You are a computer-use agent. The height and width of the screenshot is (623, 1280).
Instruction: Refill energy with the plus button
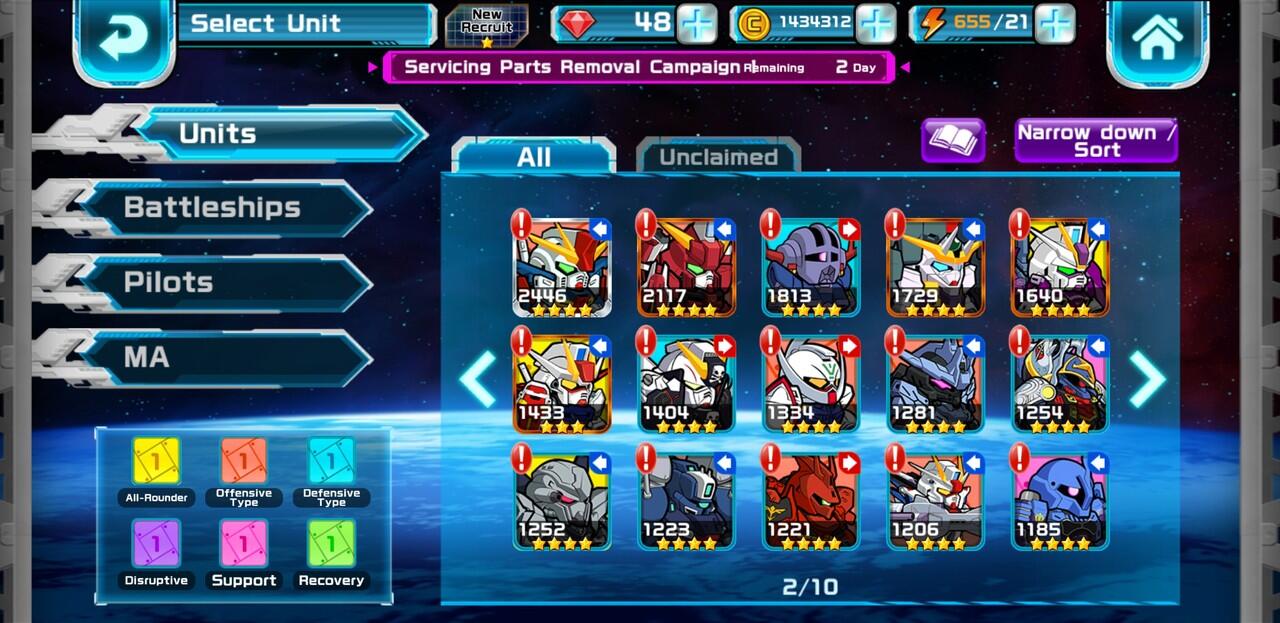(x=1054, y=24)
